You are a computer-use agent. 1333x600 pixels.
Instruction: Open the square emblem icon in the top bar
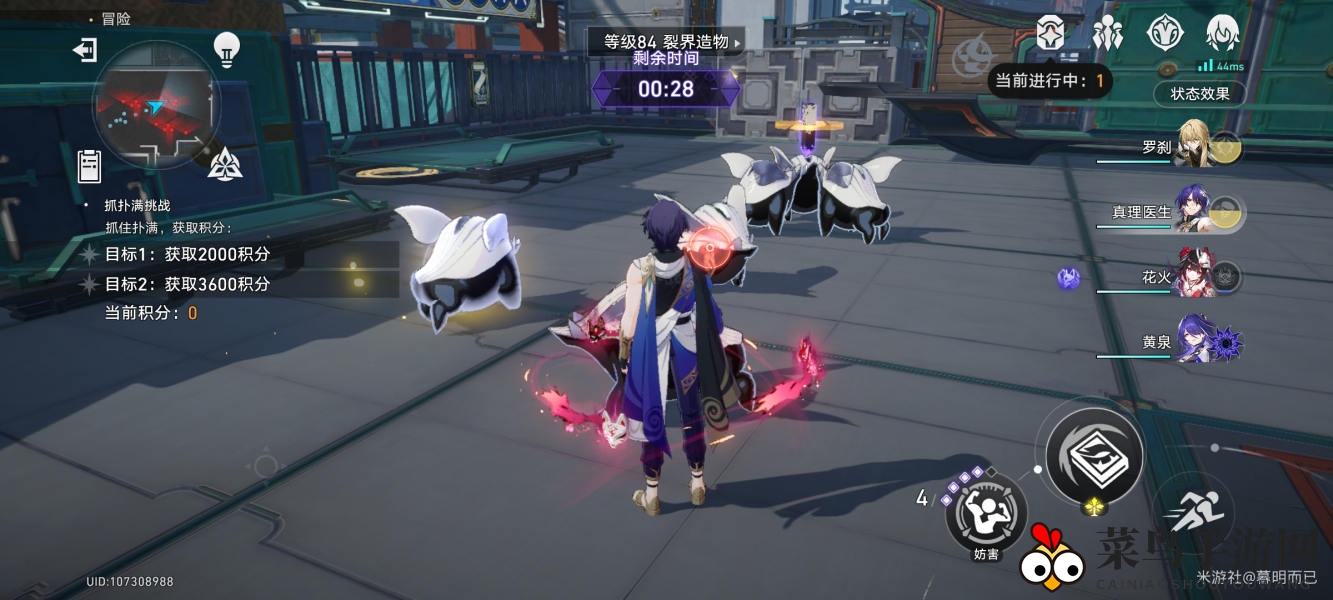pyautogui.click(x=1050, y=34)
